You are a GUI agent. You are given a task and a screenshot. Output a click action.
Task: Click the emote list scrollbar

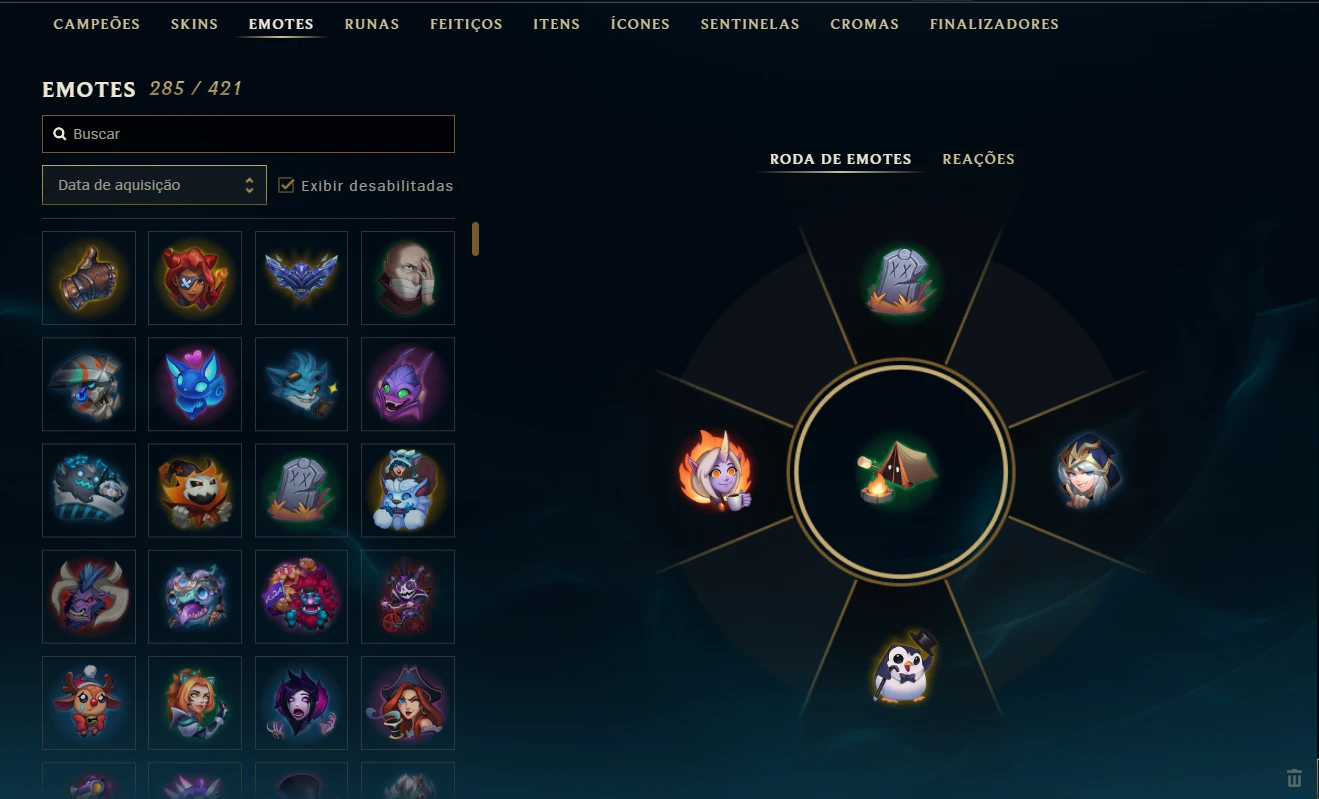click(x=475, y=240)
